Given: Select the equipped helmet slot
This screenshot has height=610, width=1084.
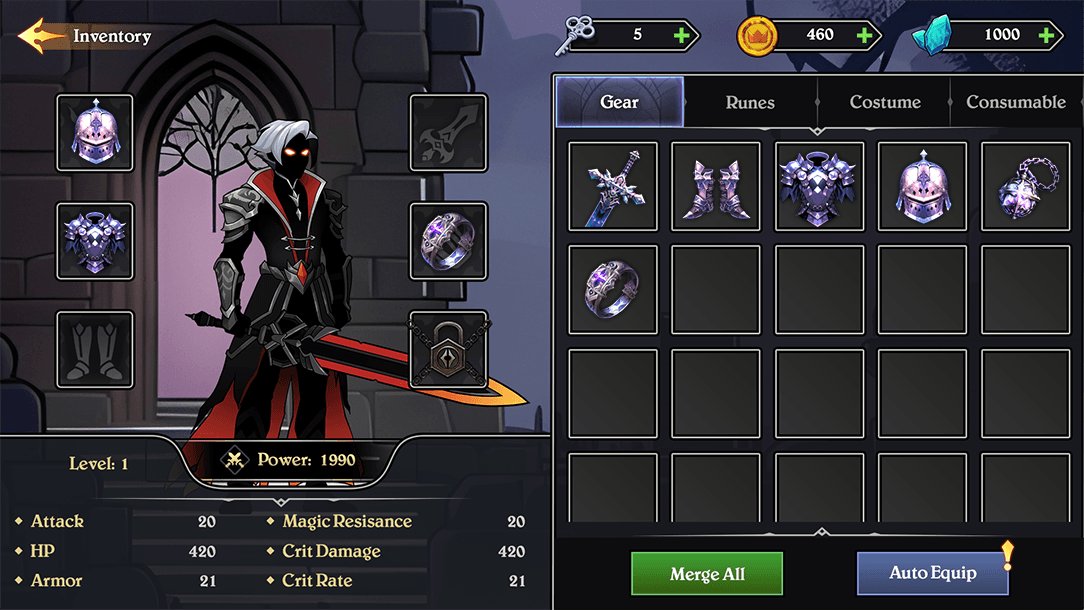Looking at the screenshot, I should point(95,133).
